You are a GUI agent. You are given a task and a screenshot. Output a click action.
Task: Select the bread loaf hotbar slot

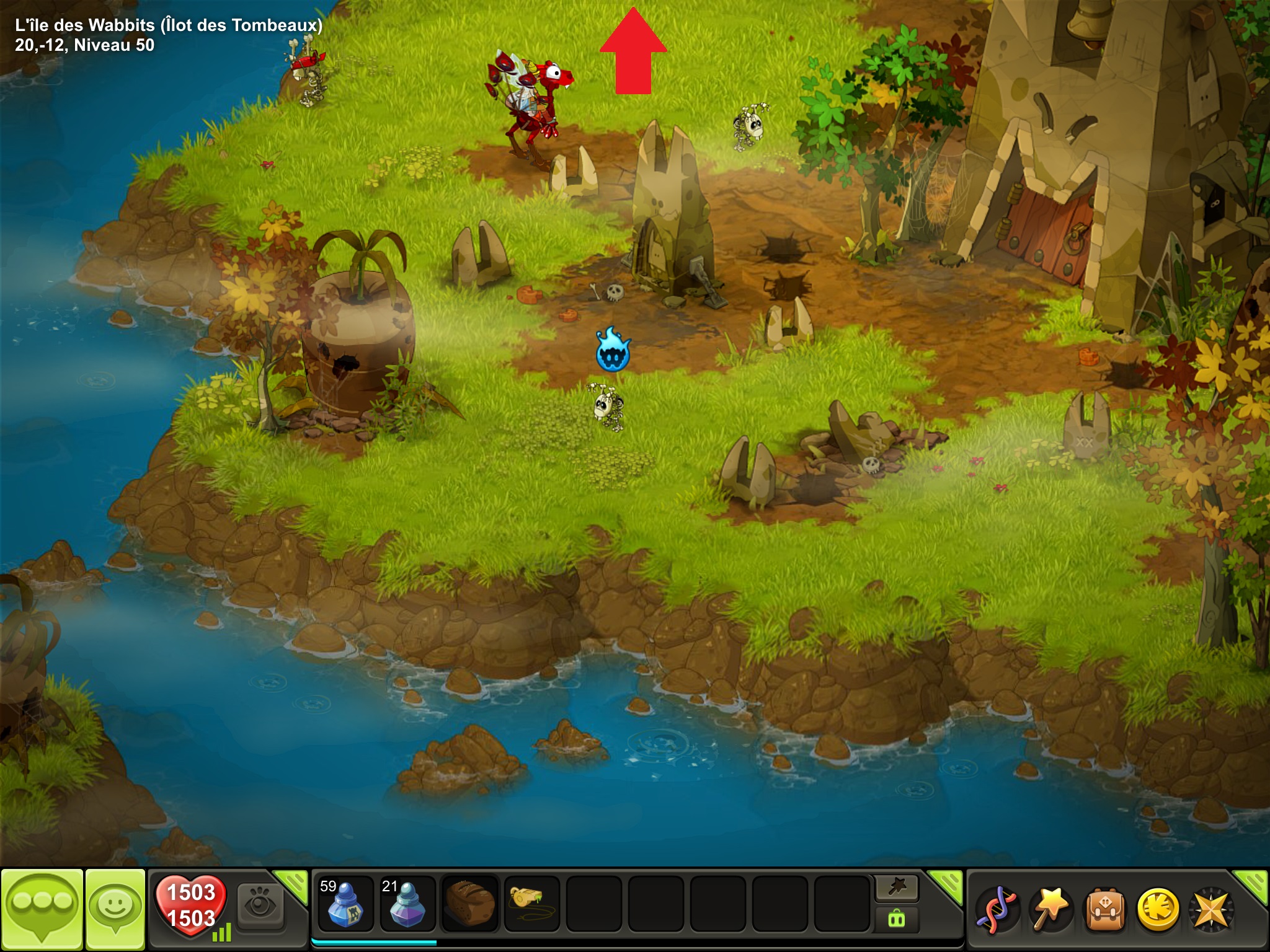(x=469, y=904)
